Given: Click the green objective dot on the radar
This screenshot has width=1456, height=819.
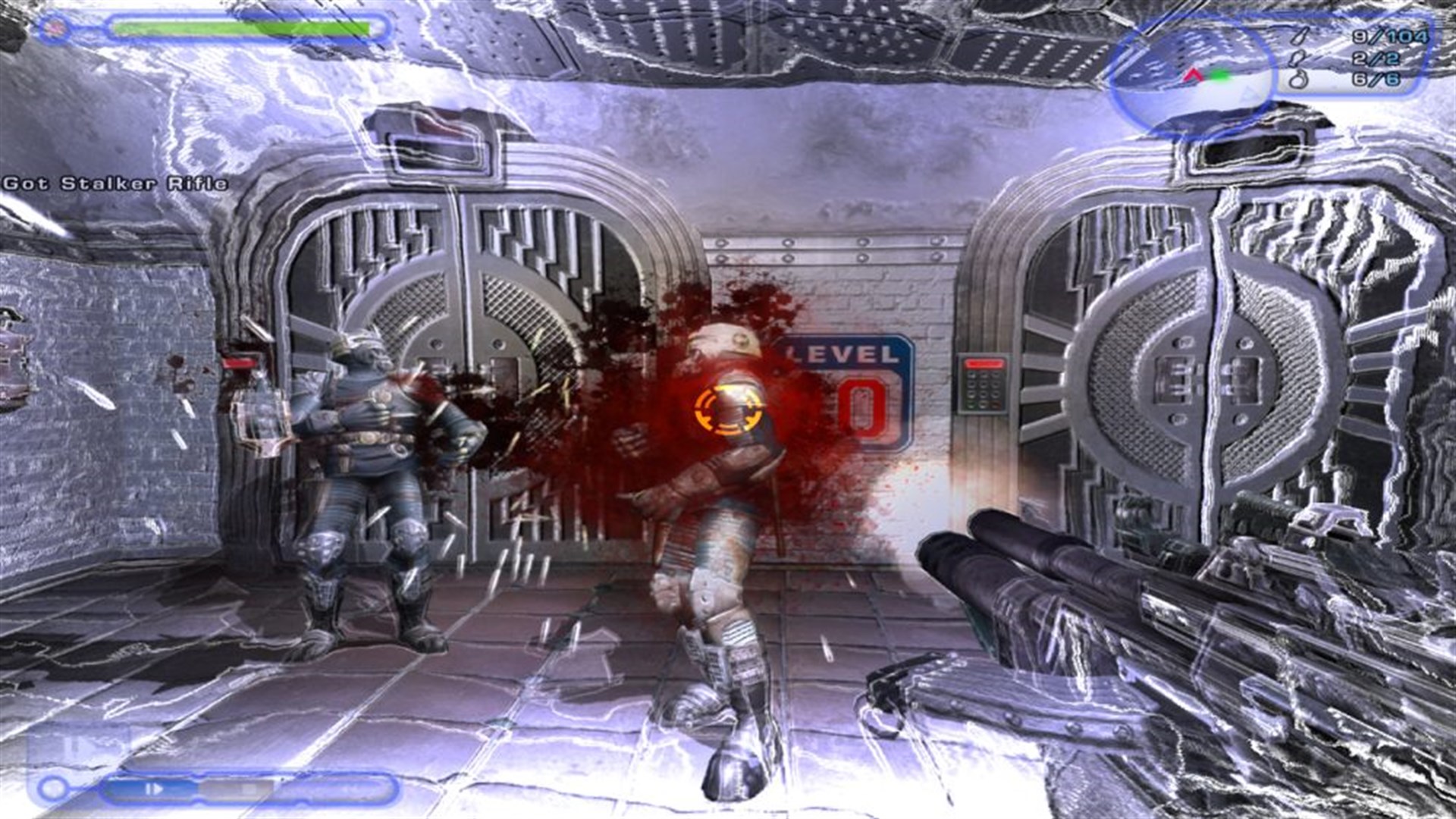Looking at the screenshot, I should (x=1221, y=76).
